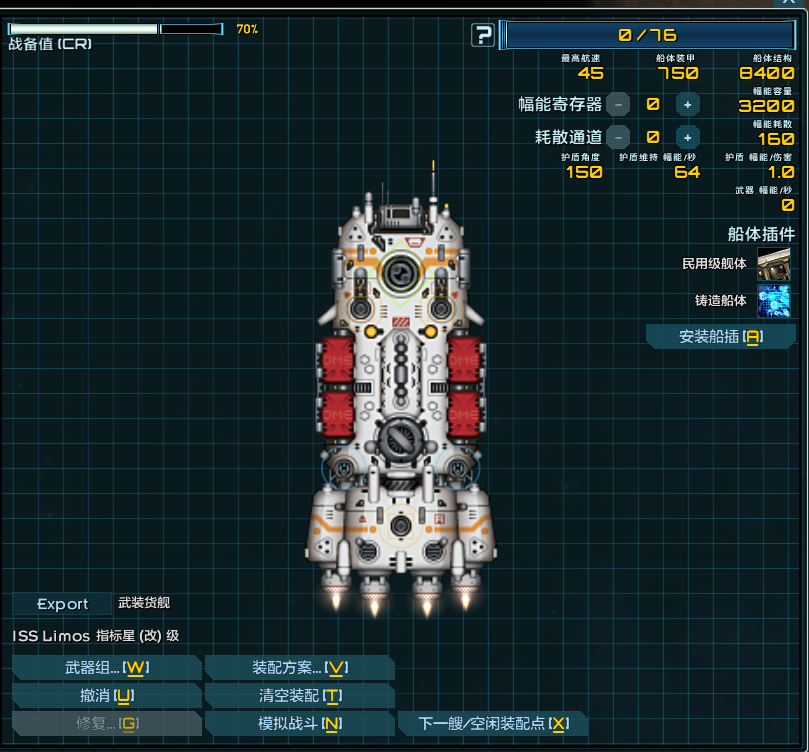Start a 模拟战斗 simulation battle

pyautogui.click(x=299, y=724)
